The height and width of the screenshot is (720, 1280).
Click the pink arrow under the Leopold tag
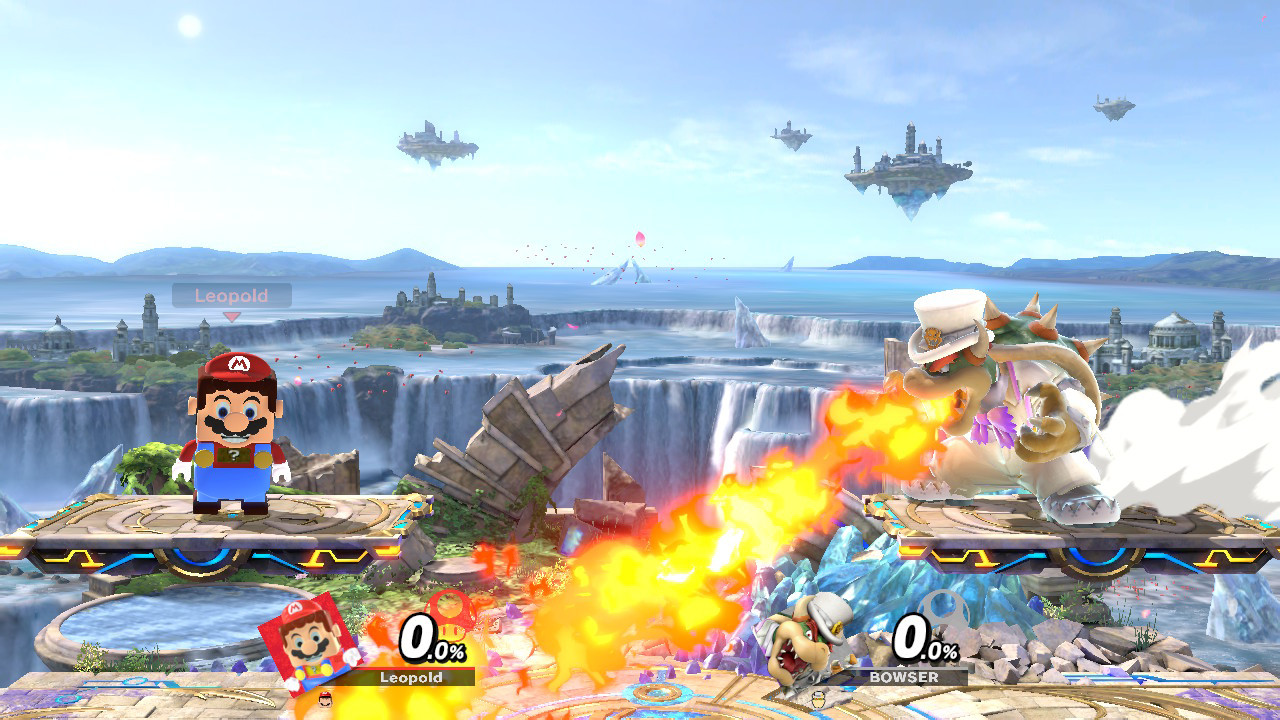pos(232,315)
